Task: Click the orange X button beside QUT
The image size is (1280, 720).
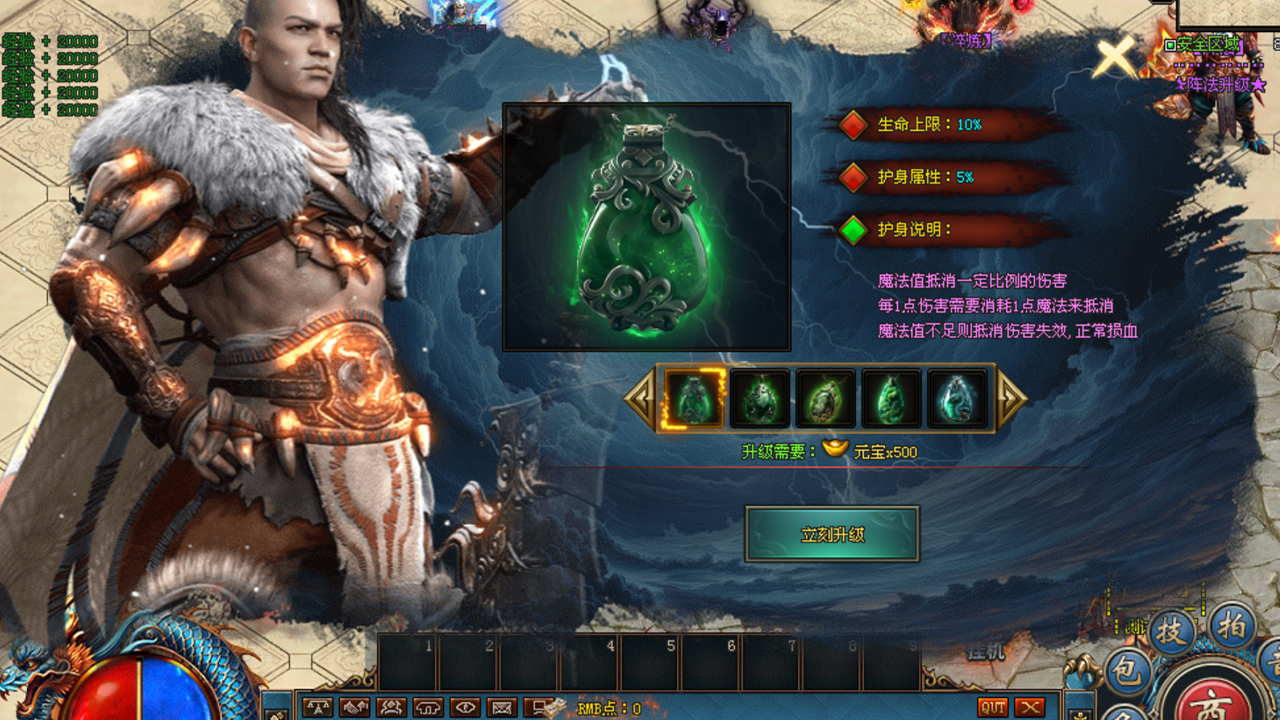Action: tap(1030, 707)
